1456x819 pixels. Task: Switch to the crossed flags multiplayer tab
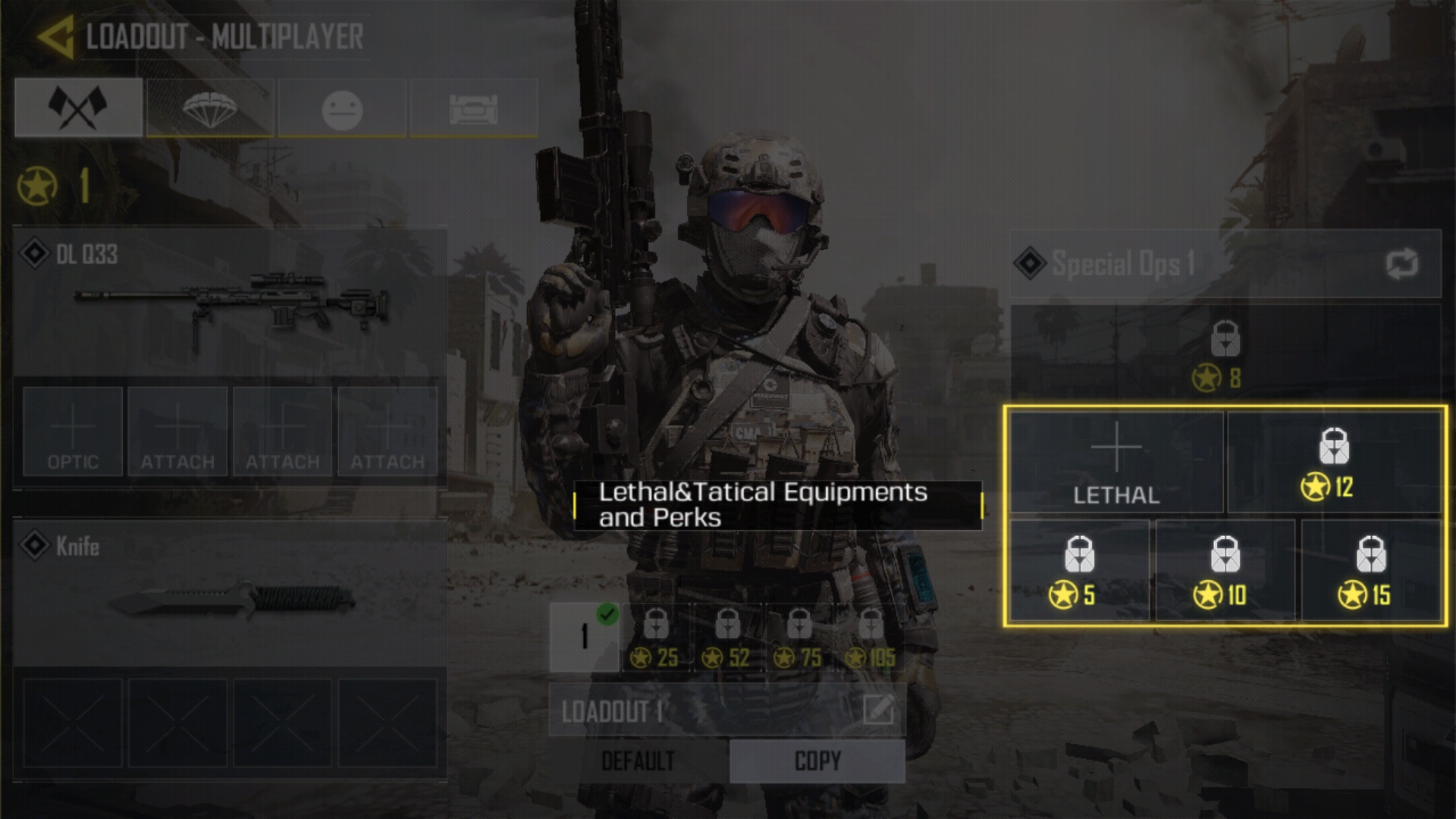[x=78, y=108]
